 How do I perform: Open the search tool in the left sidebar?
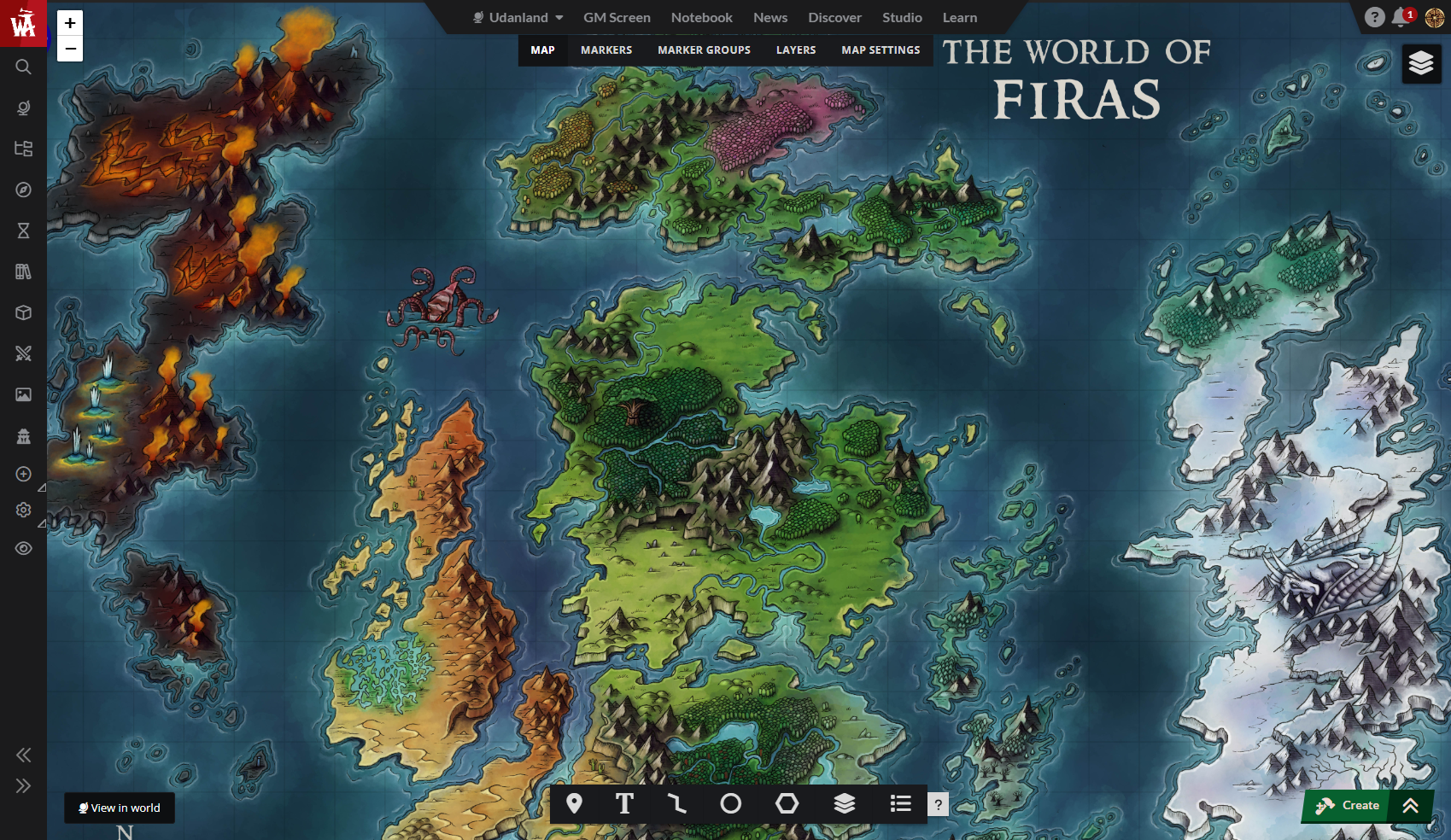click(x=23, y=67)
